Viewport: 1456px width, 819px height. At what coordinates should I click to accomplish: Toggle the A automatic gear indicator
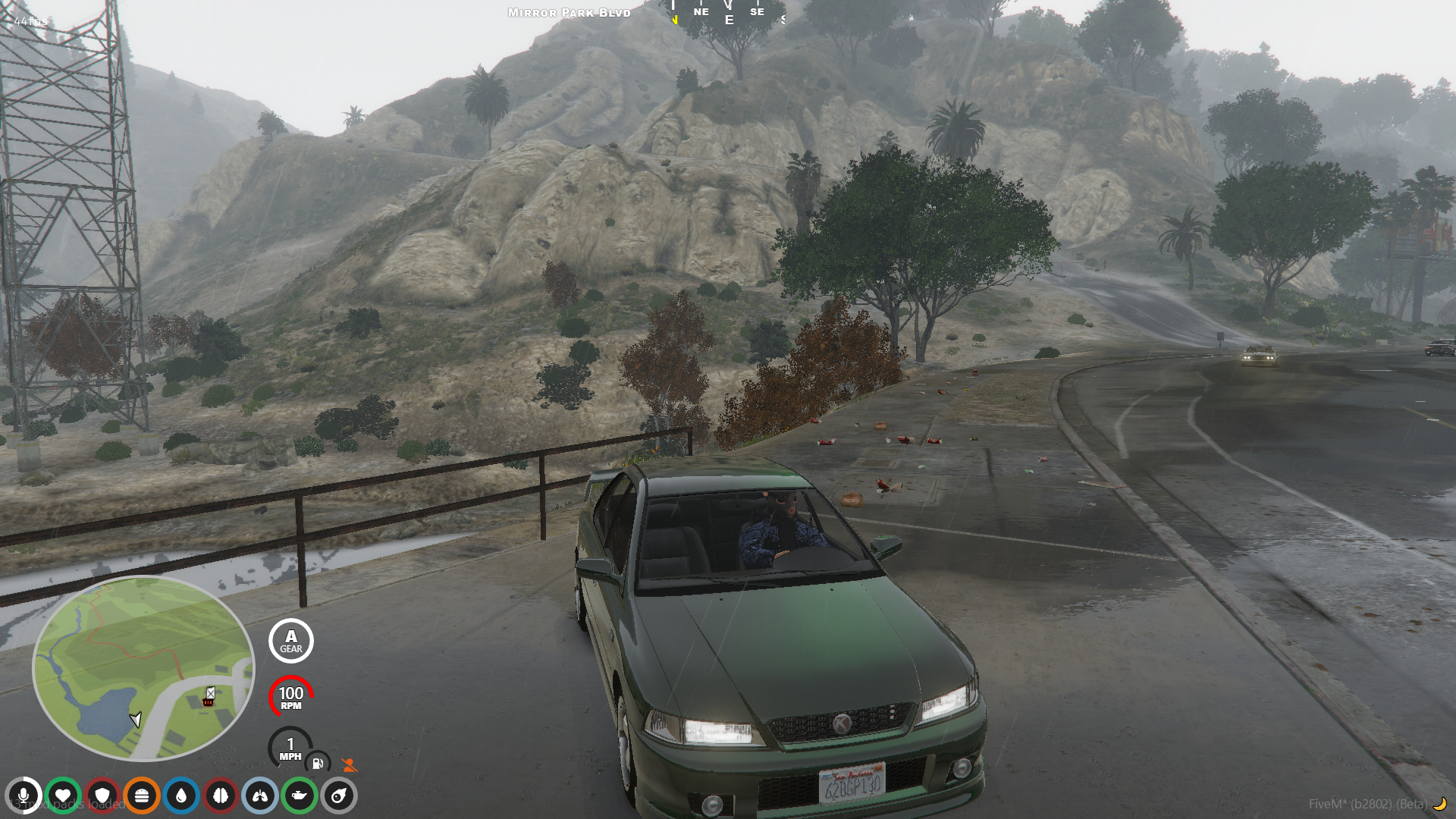(x=290, y=641)
